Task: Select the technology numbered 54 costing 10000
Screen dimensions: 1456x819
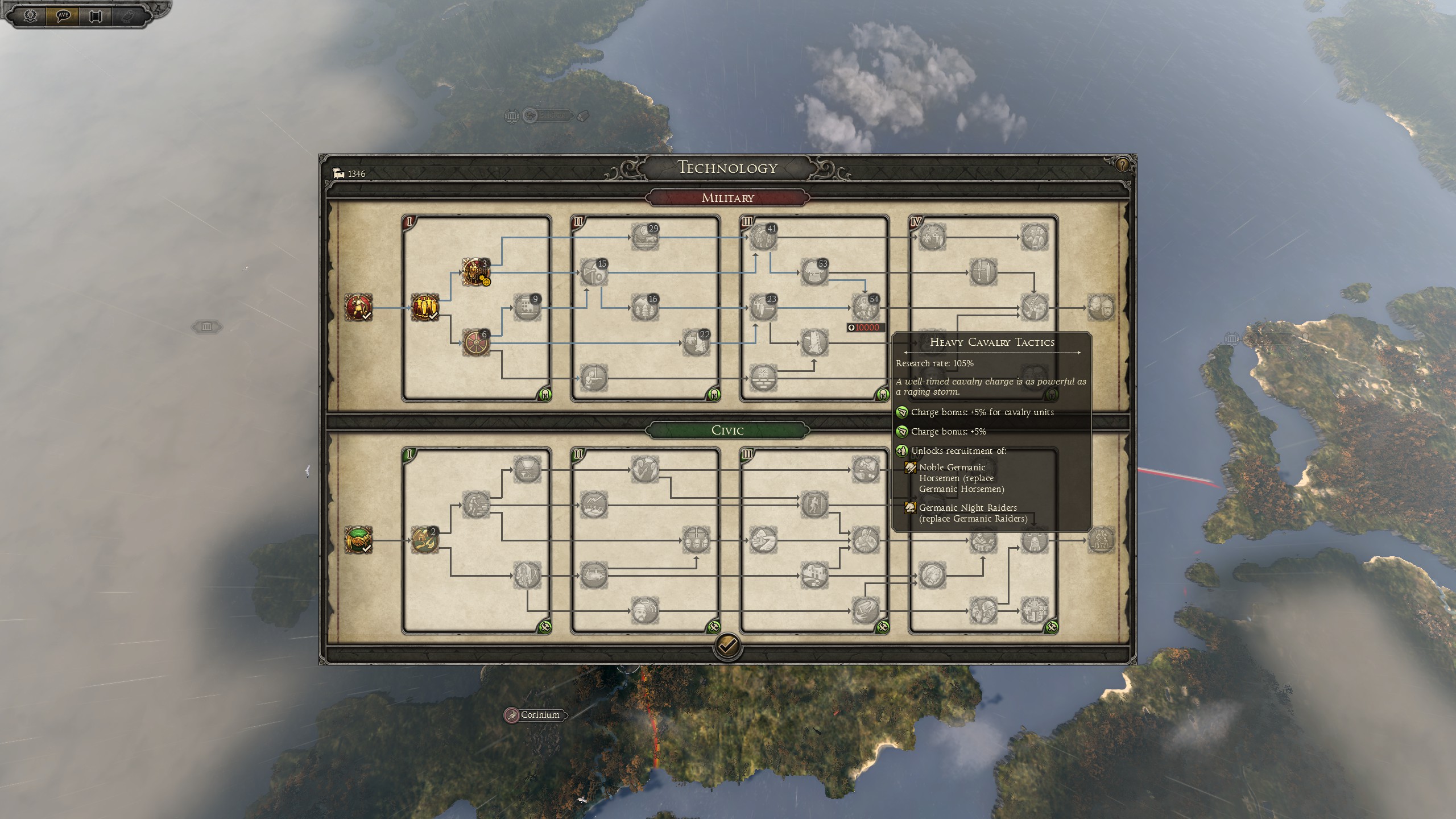Action: coord(864,307)
